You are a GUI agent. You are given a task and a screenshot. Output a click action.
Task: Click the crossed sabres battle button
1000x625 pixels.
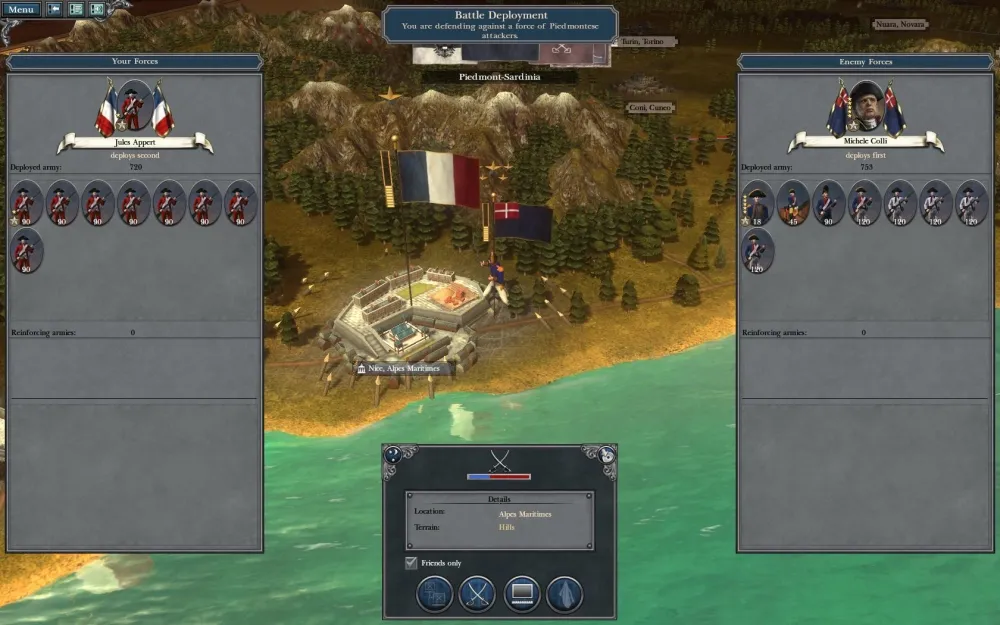[x=477, y=594]
